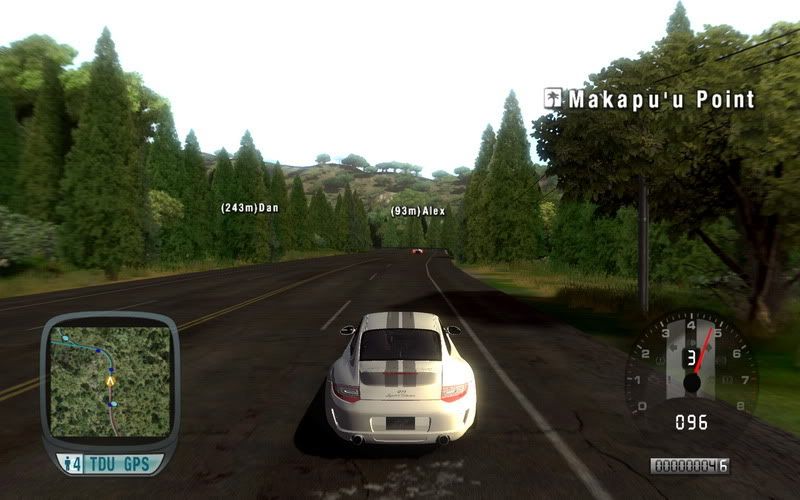Choose the Alex player name tag
This screenshot has height=500, width=800.
tap(418, 212)
